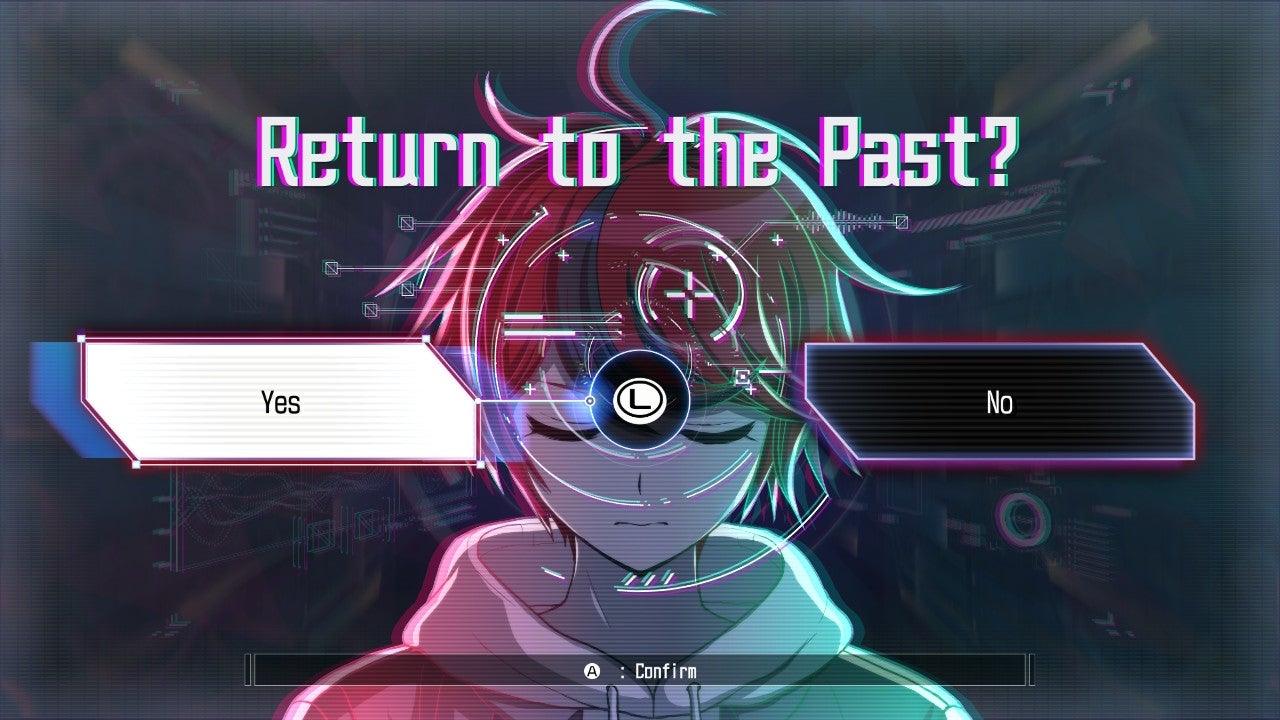Click the crosshair reticle over the eye

click(689, 296)
